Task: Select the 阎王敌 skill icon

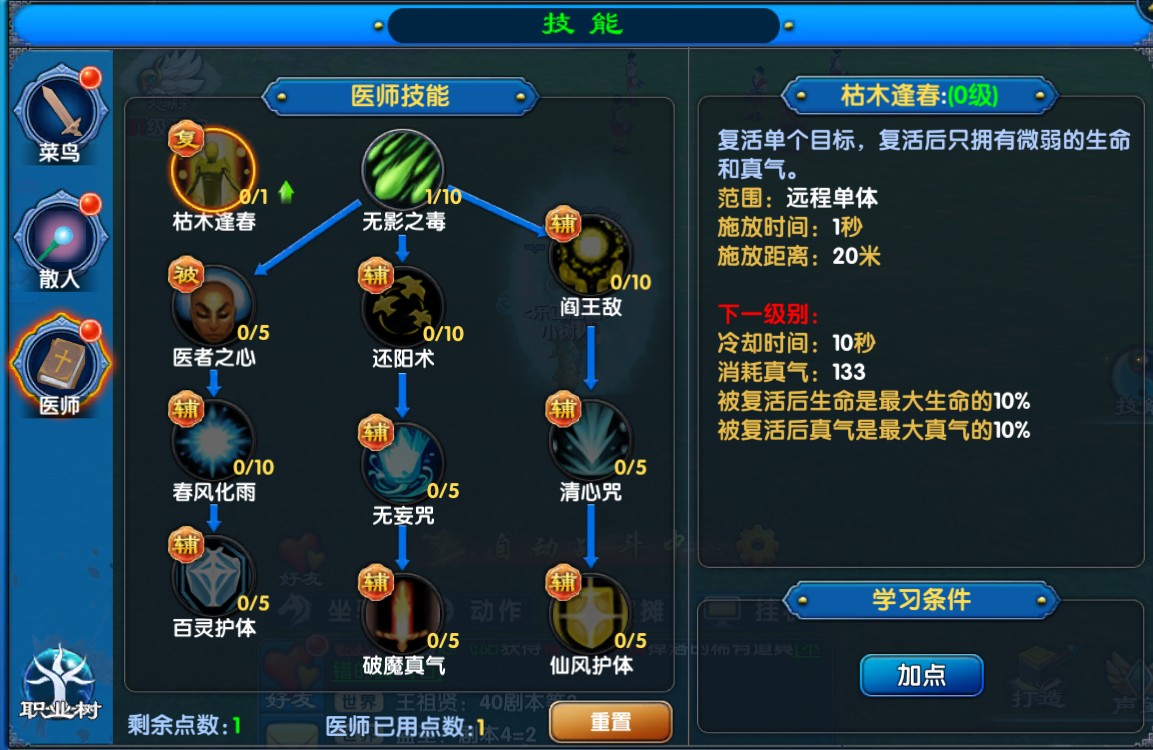Action: click(590, 255)
